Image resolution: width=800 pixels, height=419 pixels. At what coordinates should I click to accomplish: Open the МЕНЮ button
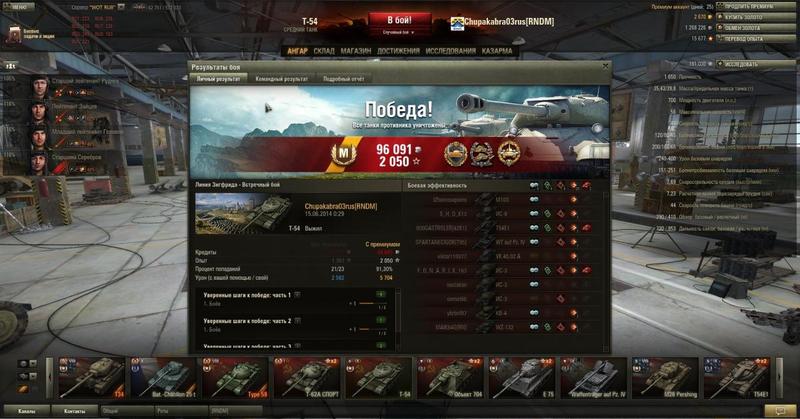pos(18,5)
